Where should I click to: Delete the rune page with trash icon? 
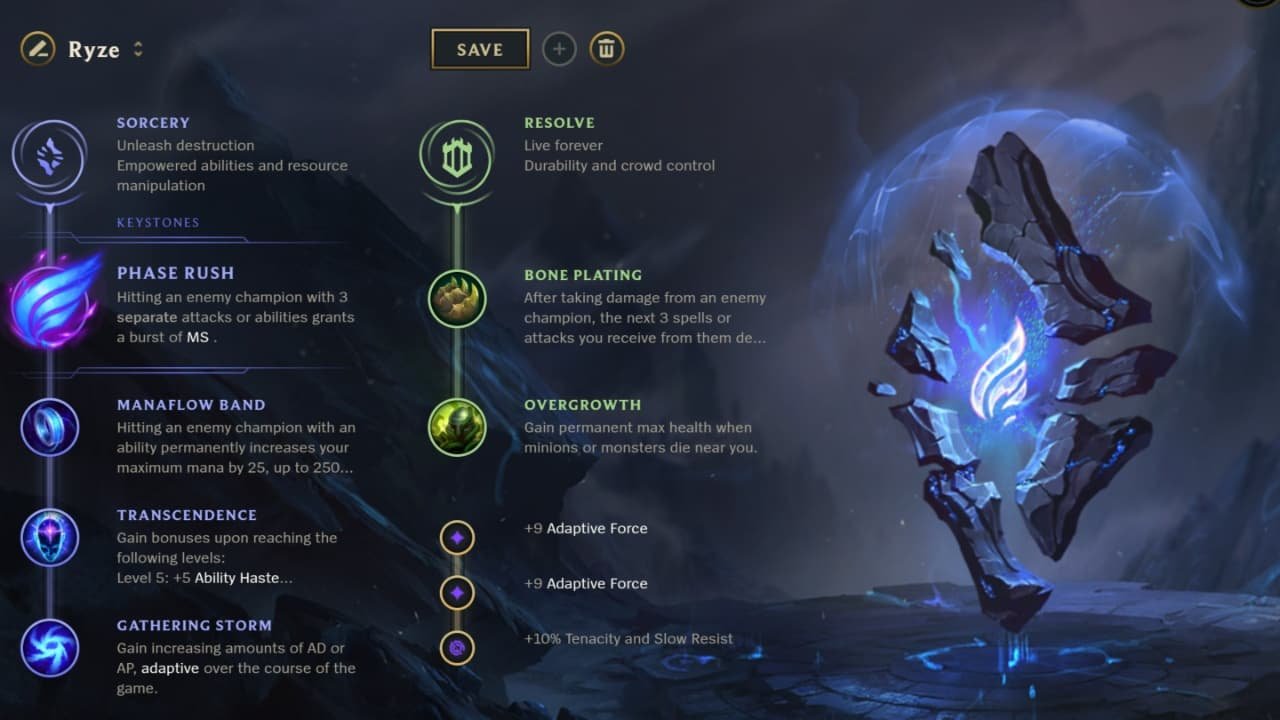tap(606, 48)
